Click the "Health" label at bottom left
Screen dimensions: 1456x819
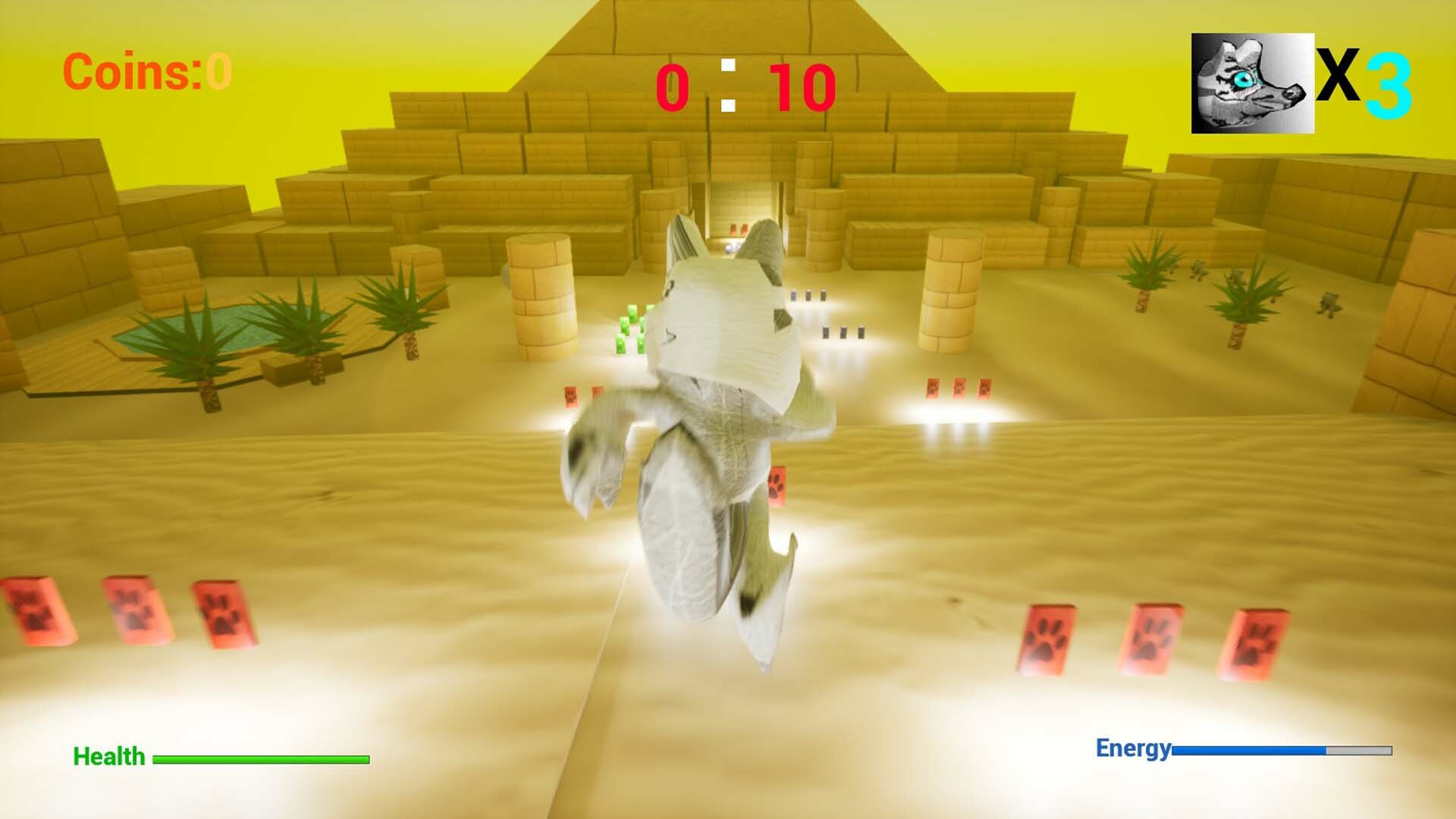[x=108, y=756]
